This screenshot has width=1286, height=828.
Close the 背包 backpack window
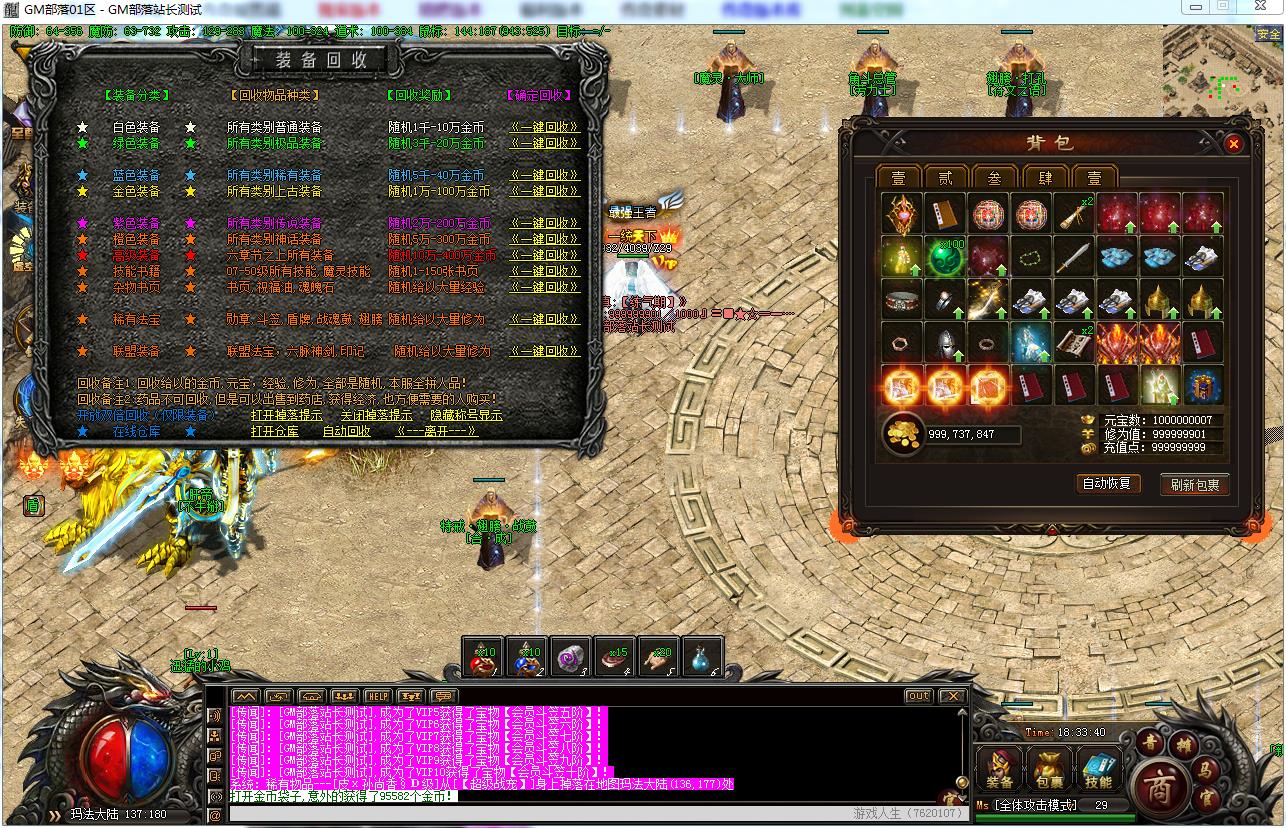[1233, 144]
